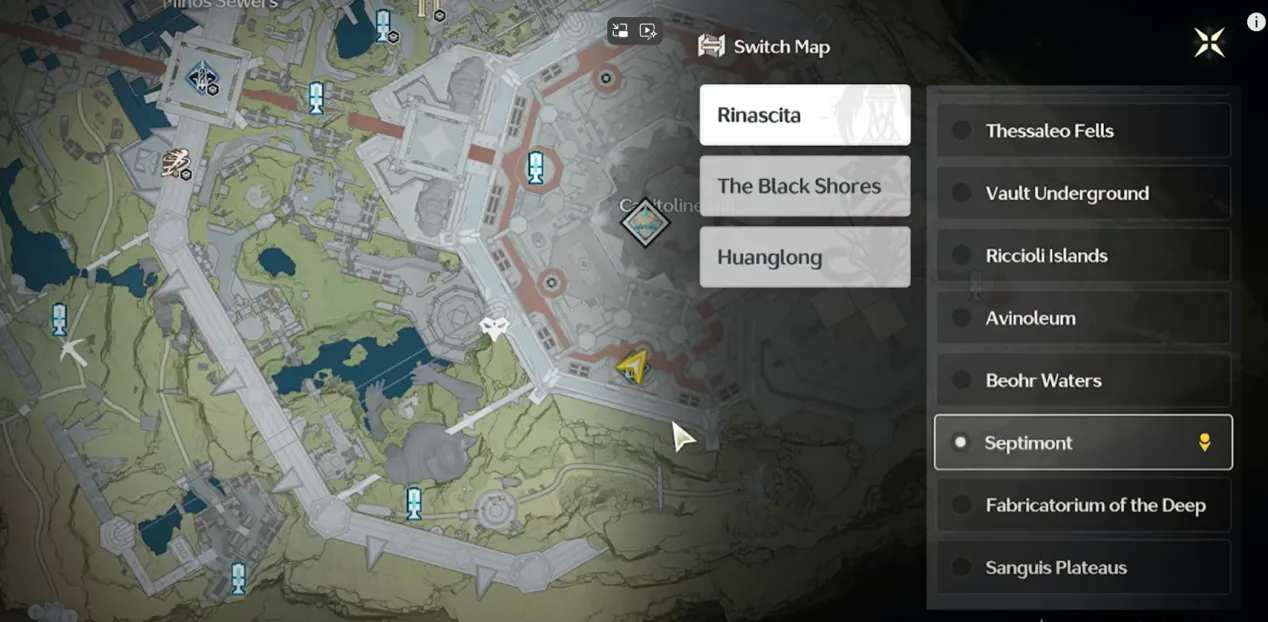Viewport: 1268px width, 622px height.
Task: Click the pickaxe marker on the map
Action: pos(72,350)
